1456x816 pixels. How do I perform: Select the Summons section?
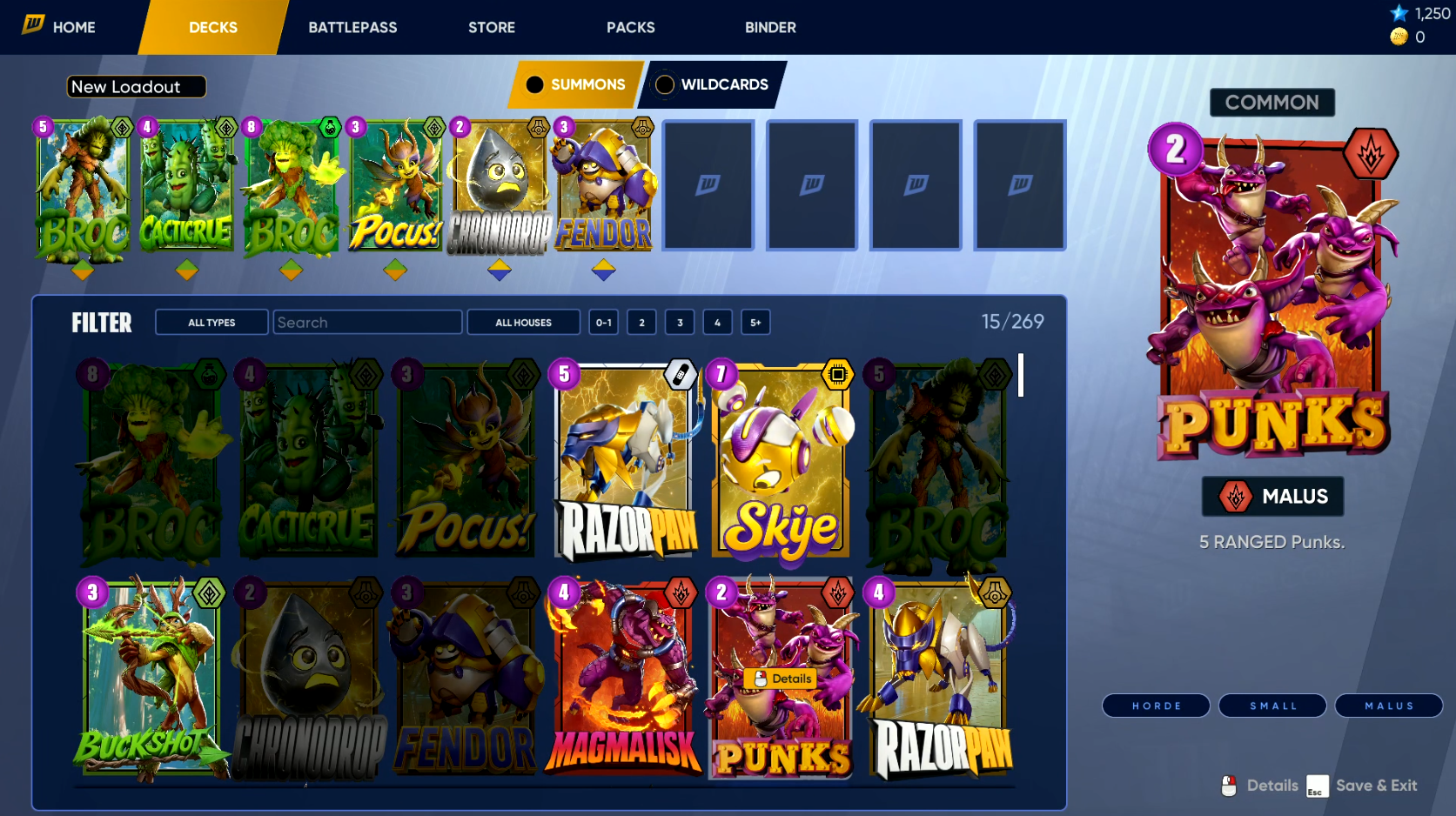point(577,84)
